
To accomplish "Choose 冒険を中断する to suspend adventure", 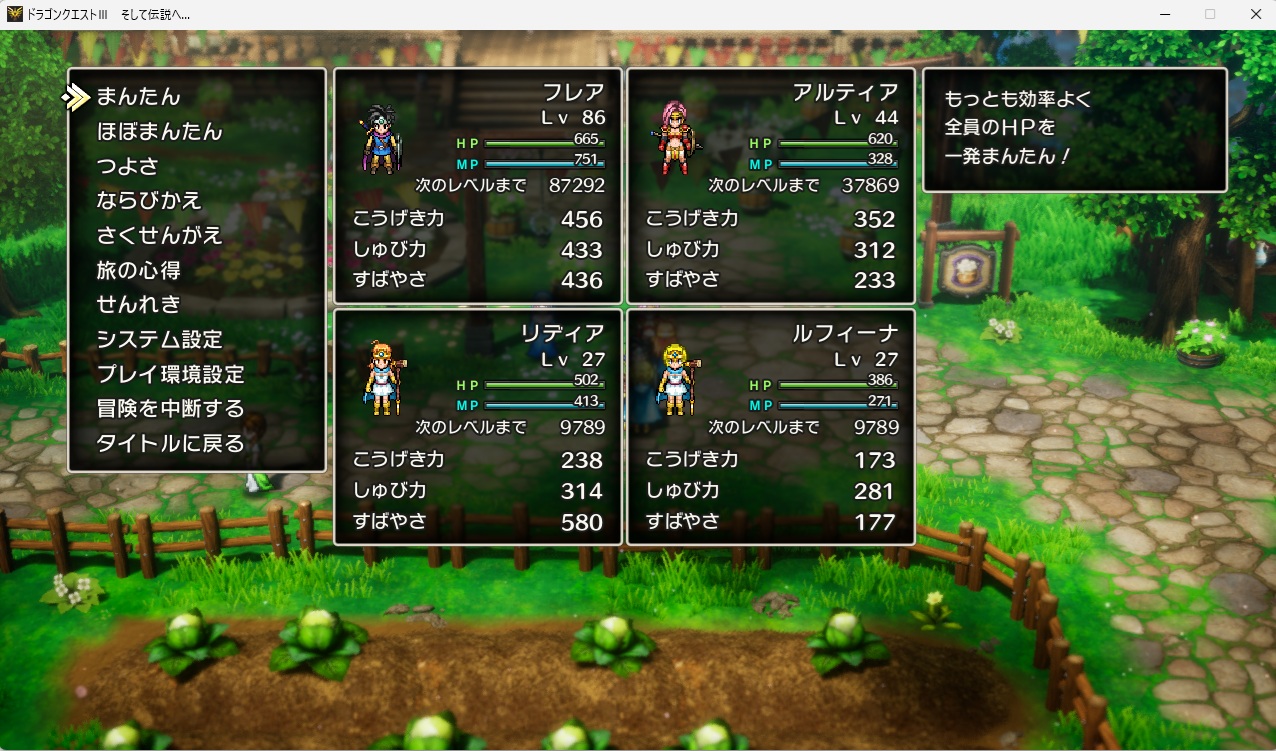I will point(170,409).
